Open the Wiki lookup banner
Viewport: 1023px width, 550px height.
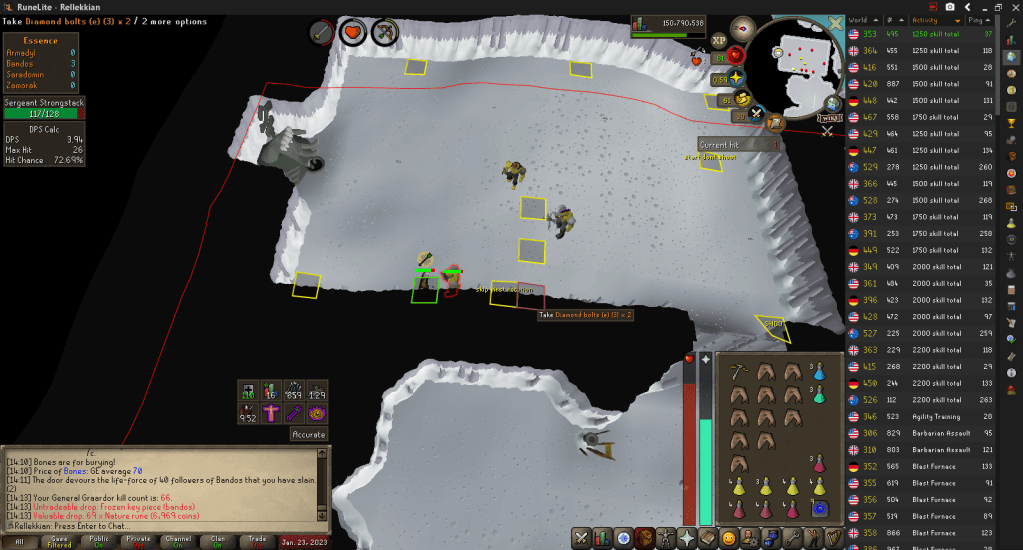[831, 118]
